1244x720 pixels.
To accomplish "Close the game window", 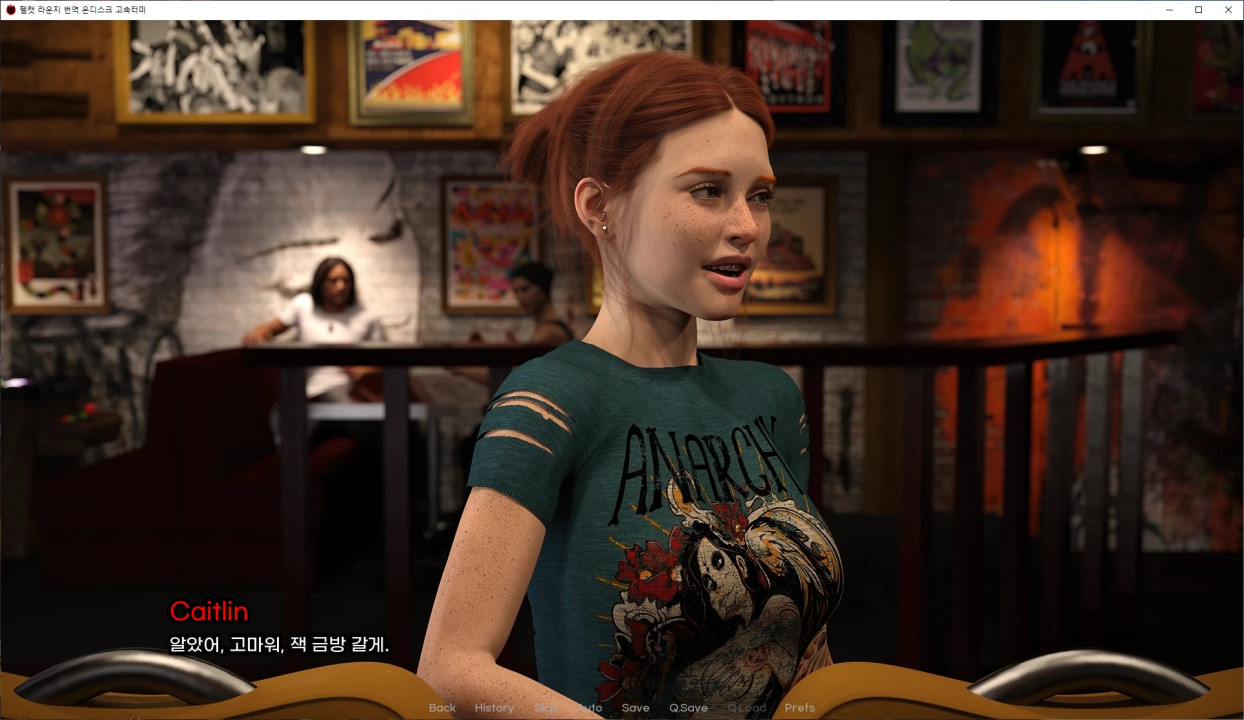I will (x=1228, y=10).
